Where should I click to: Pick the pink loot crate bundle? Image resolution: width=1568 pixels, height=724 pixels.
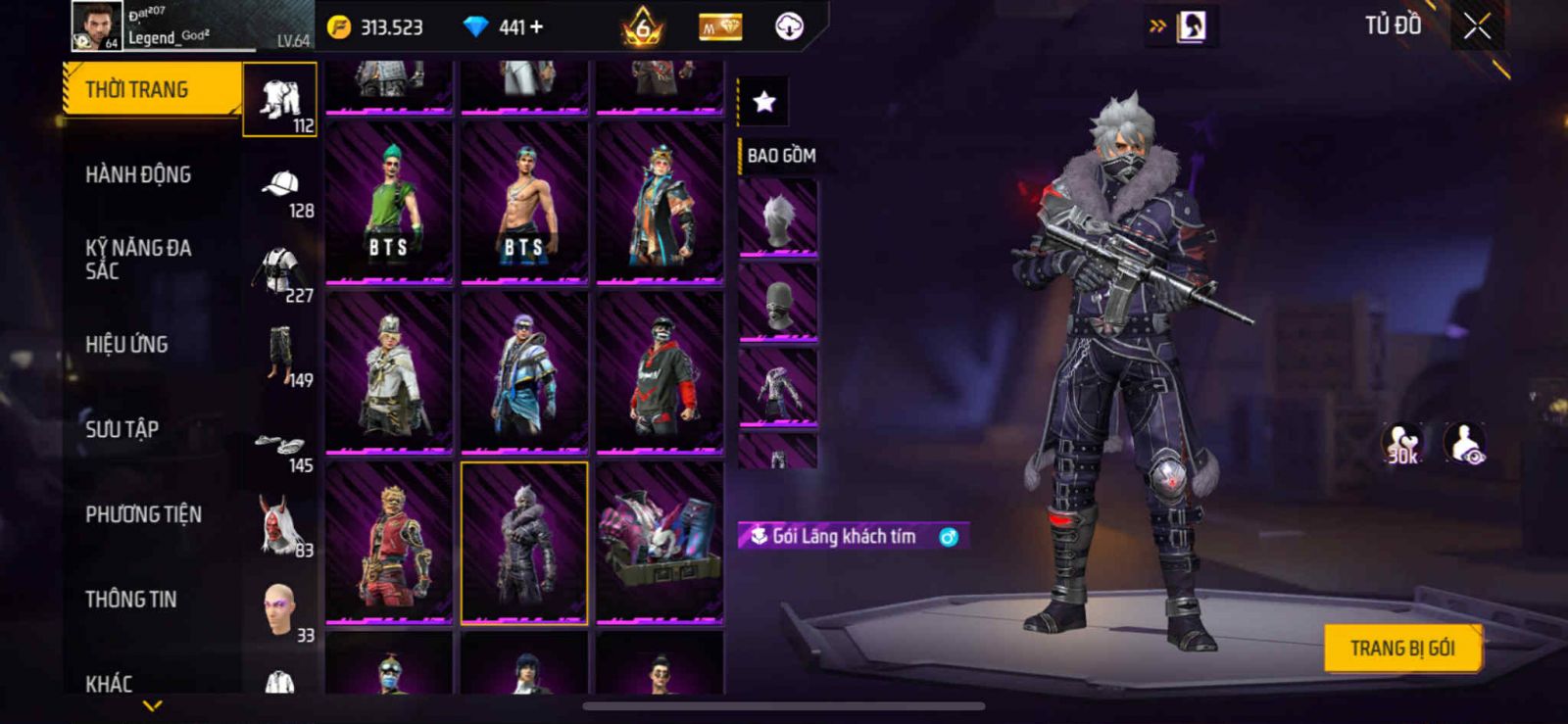click(x=660, y=543)
